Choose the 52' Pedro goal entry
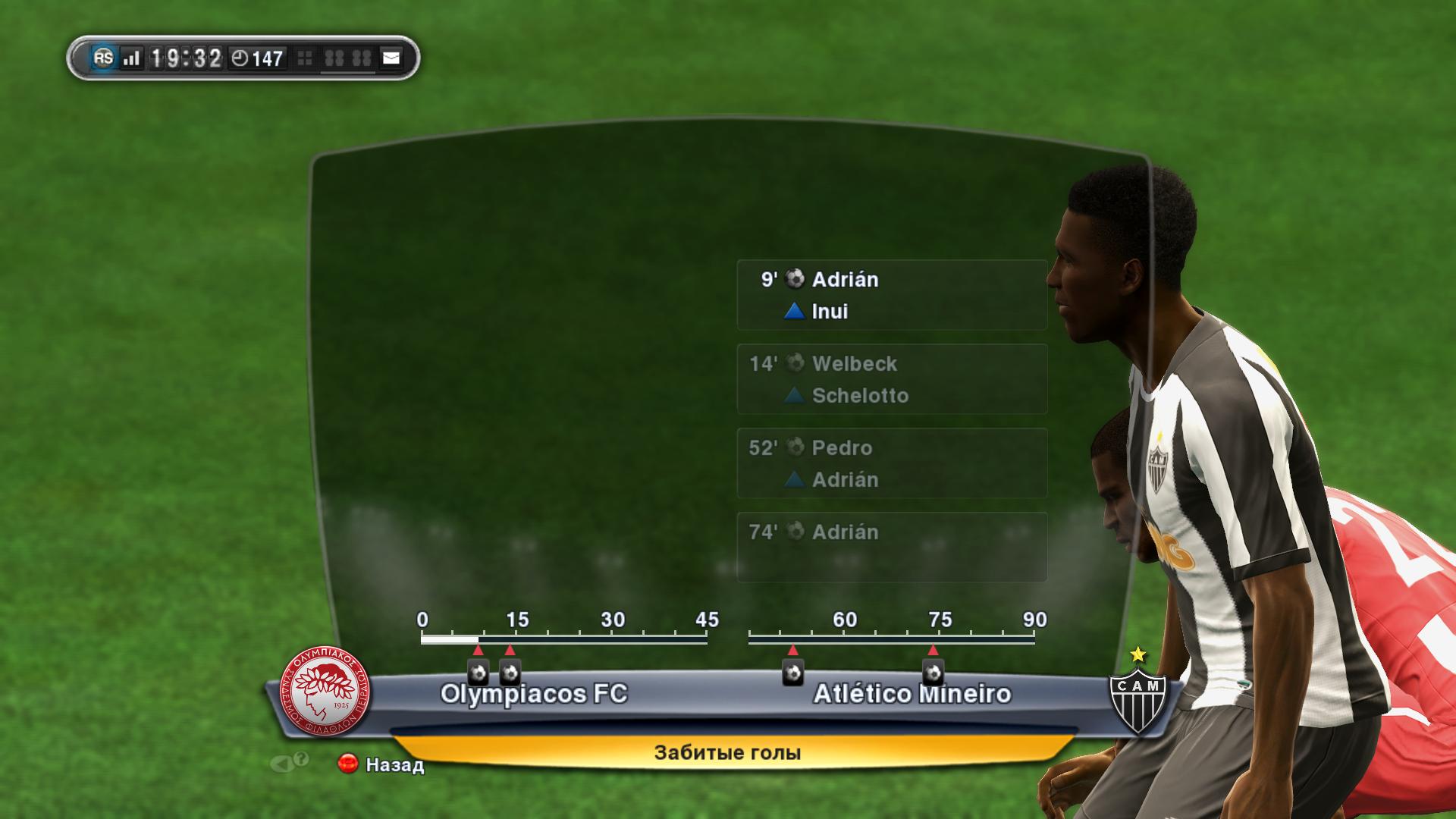 (891, 463)
